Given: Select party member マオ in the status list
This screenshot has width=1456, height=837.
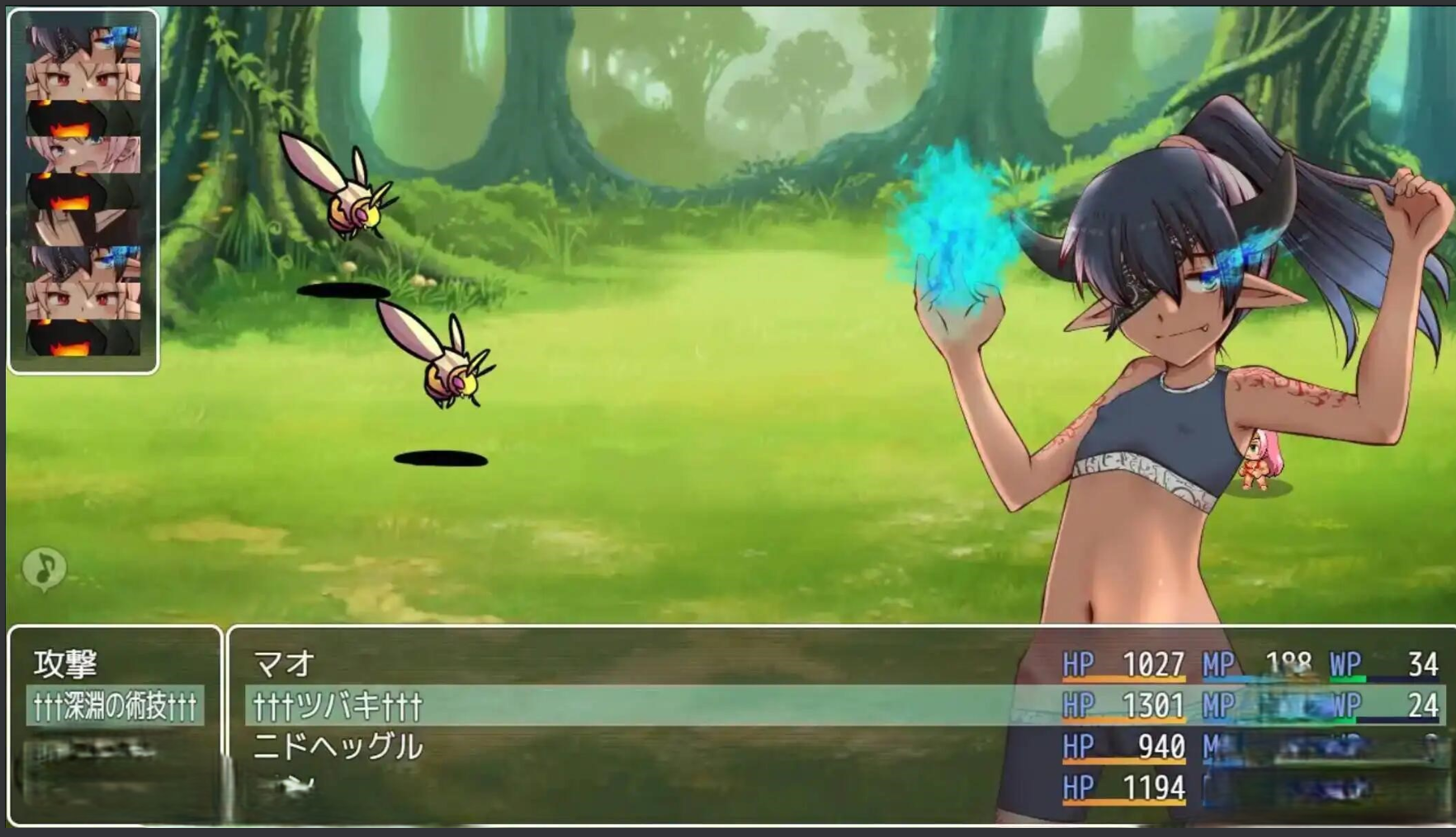Looking at the screenshot, I should pos(285,664).
